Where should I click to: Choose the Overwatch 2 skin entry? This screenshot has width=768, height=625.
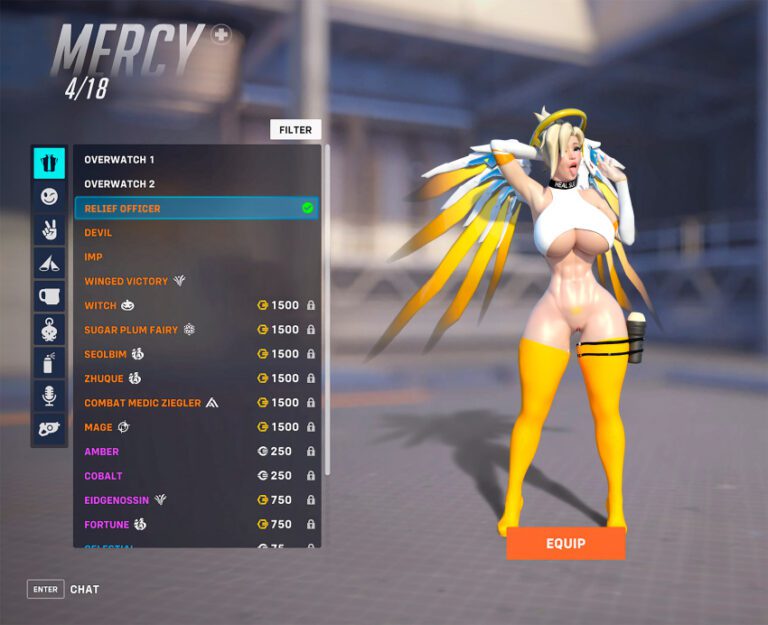tap(197, 184)
